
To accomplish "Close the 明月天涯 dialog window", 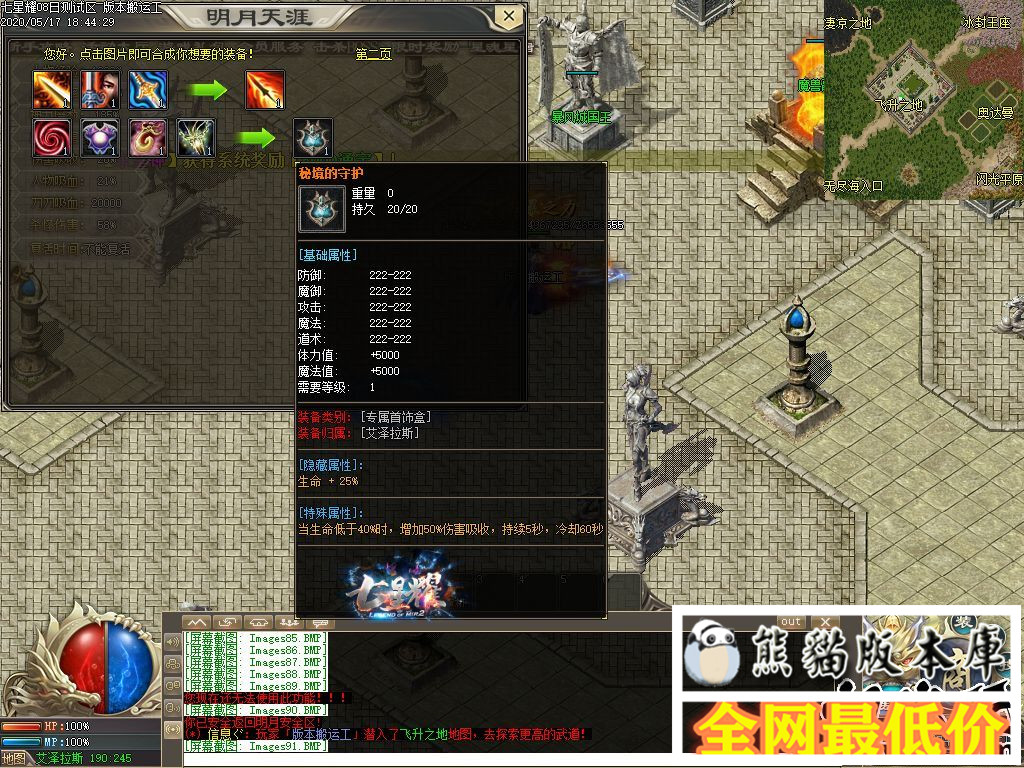I will (509, 16).
